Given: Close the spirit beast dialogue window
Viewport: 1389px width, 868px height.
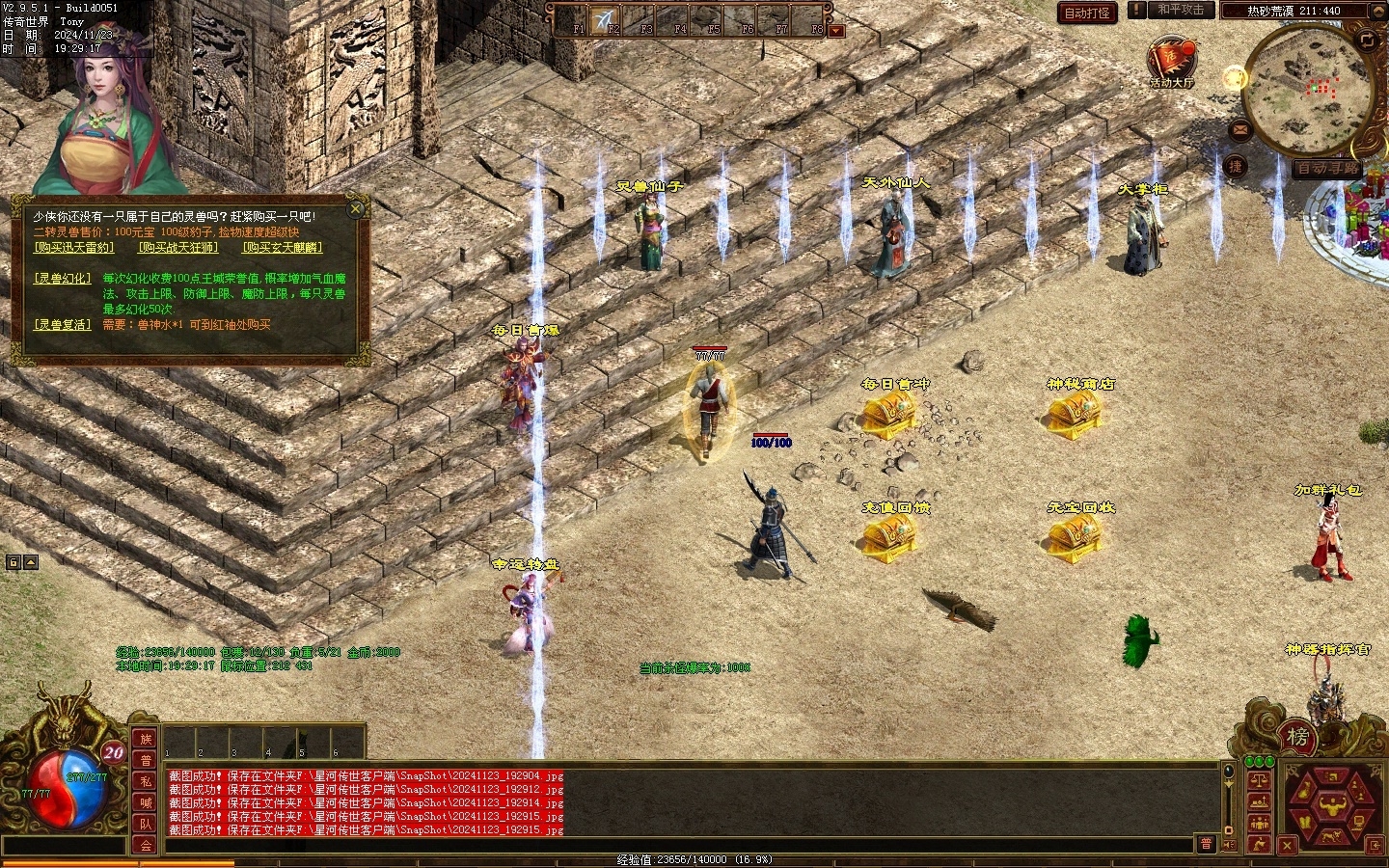Looking at the screenshot, I should (x=356, y=207).
